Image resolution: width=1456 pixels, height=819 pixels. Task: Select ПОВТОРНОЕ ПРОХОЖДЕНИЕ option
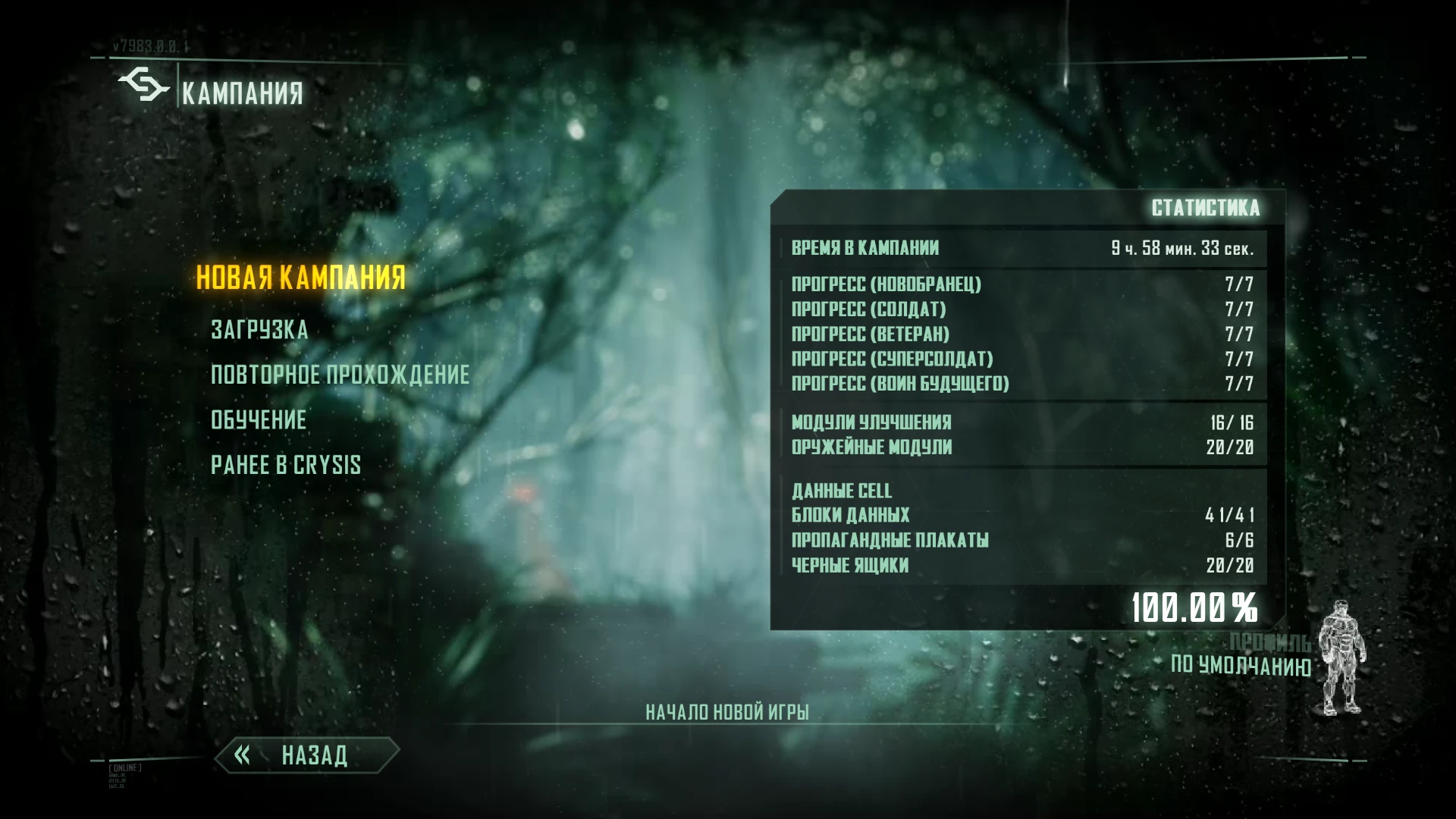tap(340, 375)
